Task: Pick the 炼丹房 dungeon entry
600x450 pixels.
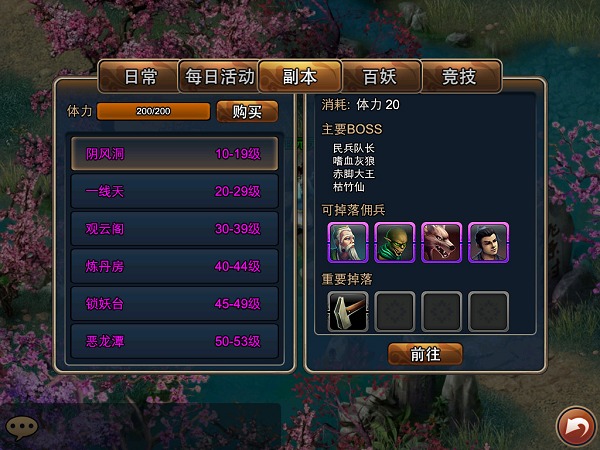Action: 174,265
